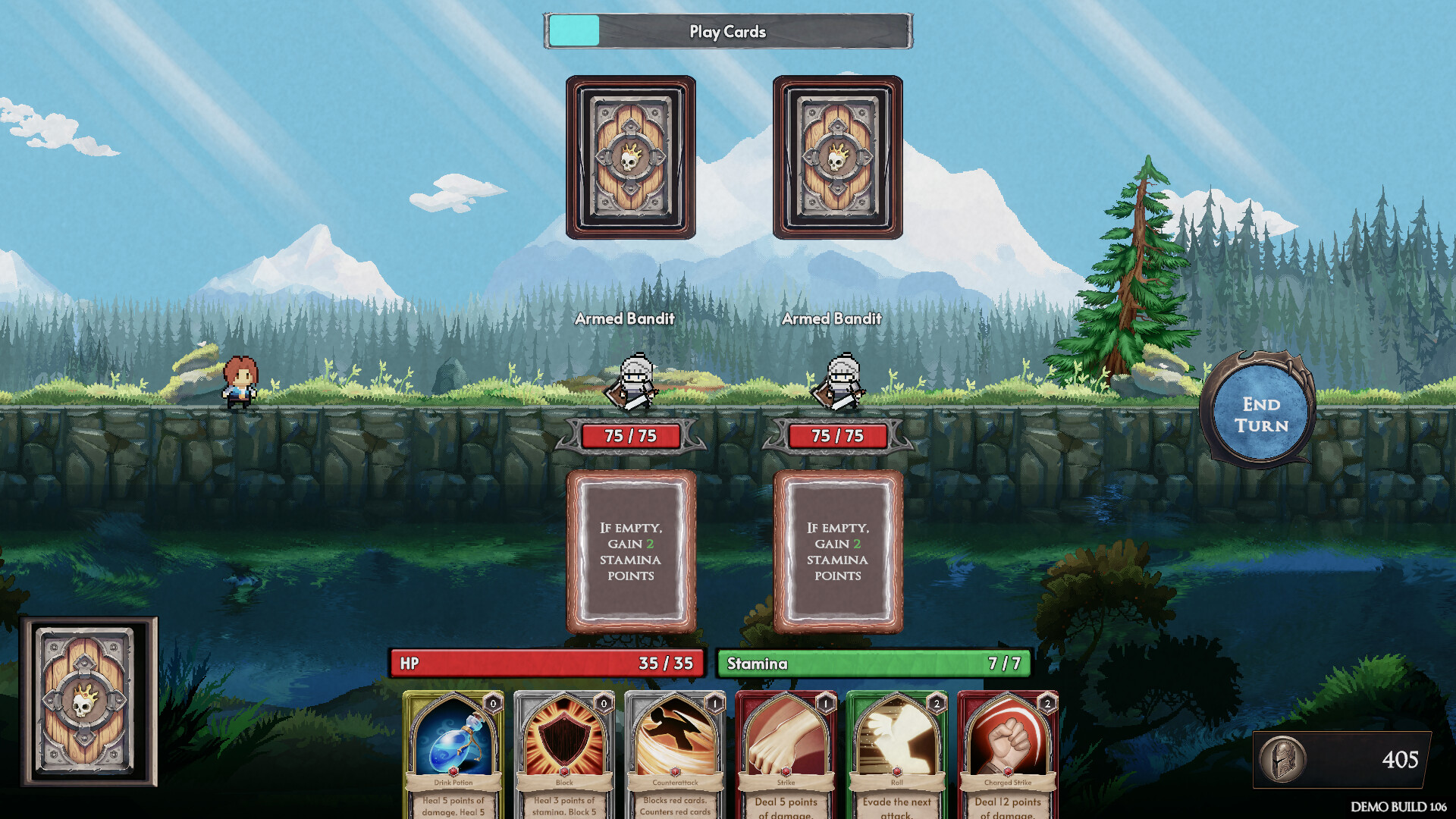Click the left stamina discard slot
Viewport: 1456px width, 819px height.
point(632,550)
